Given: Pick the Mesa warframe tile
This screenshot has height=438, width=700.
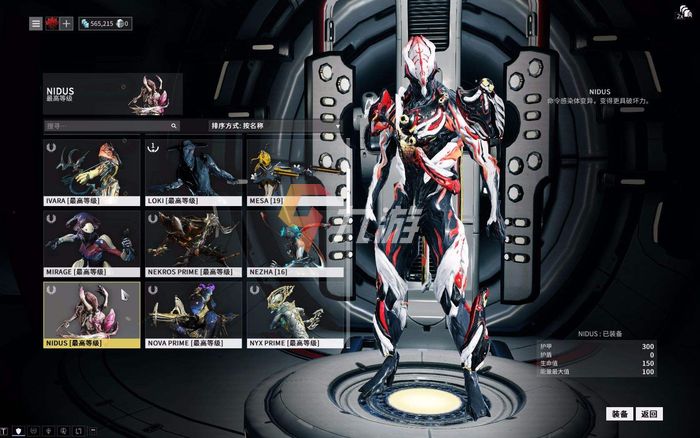Looking at the screenshot, I should click(x=294, y=170).
